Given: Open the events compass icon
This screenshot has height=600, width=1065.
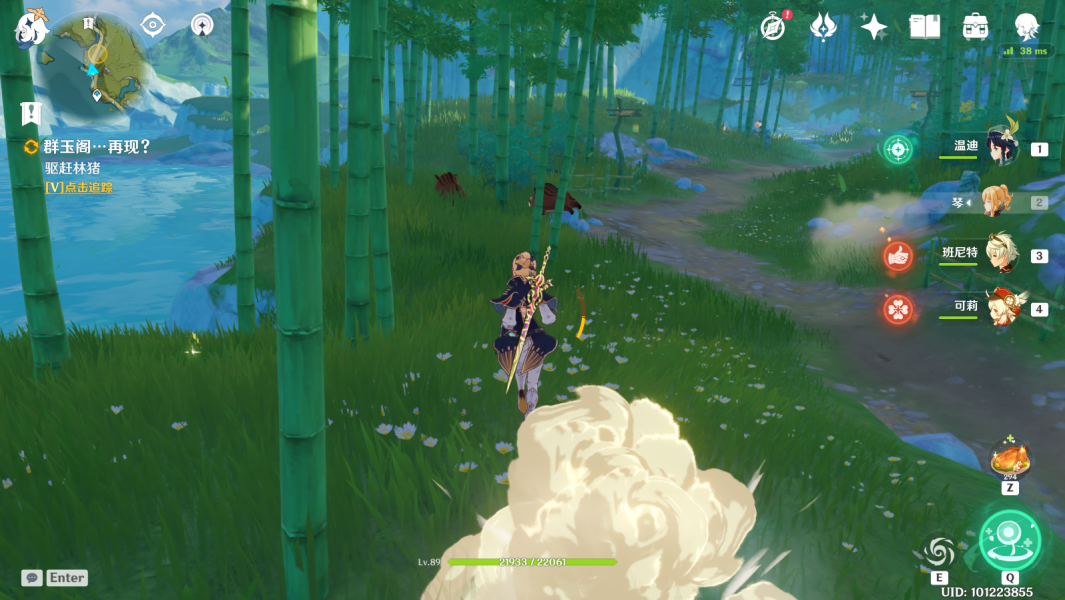Looking at the screenshot, I should pos(772,27).
